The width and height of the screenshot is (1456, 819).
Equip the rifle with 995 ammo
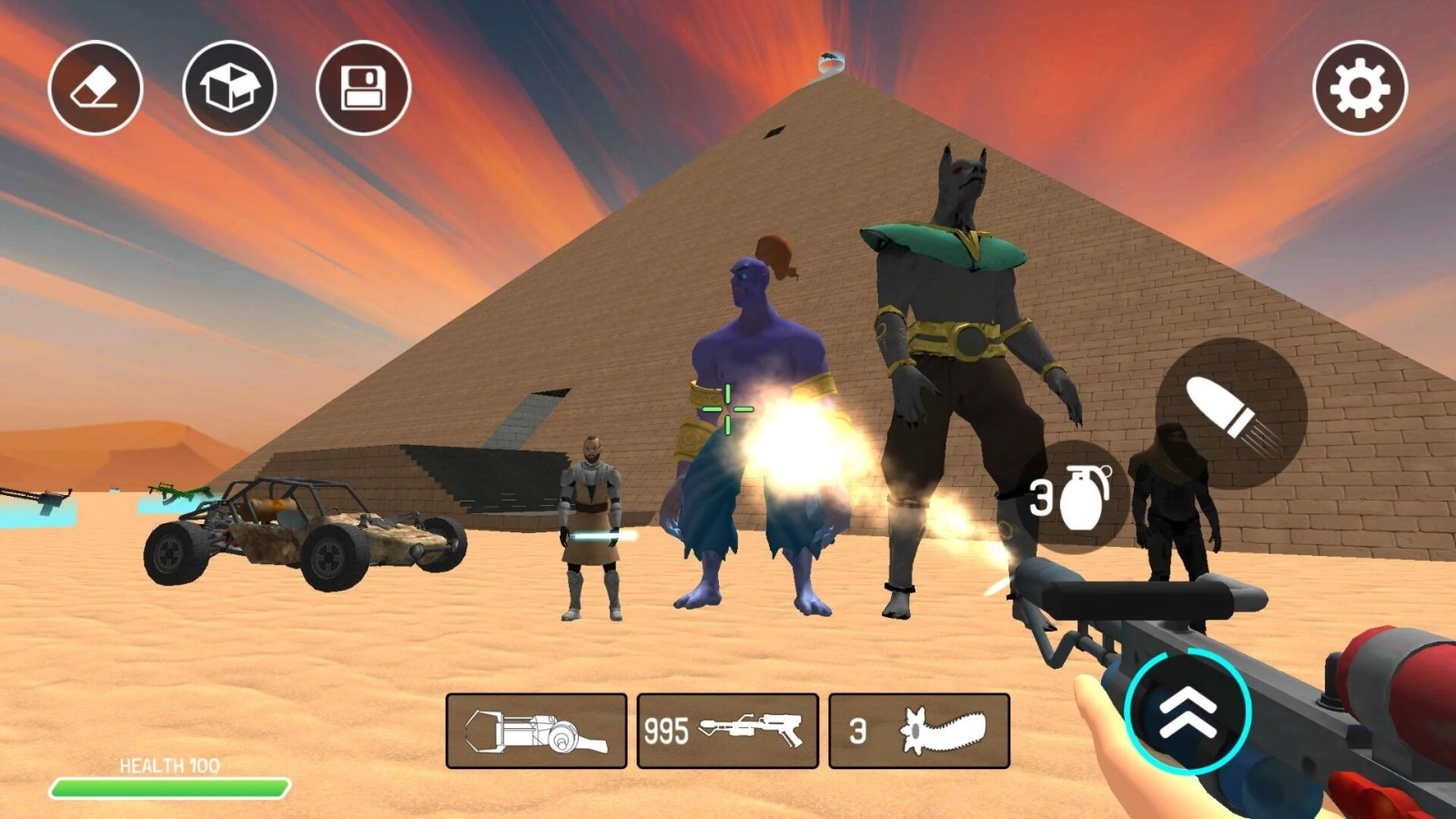[x=728, y=731]
